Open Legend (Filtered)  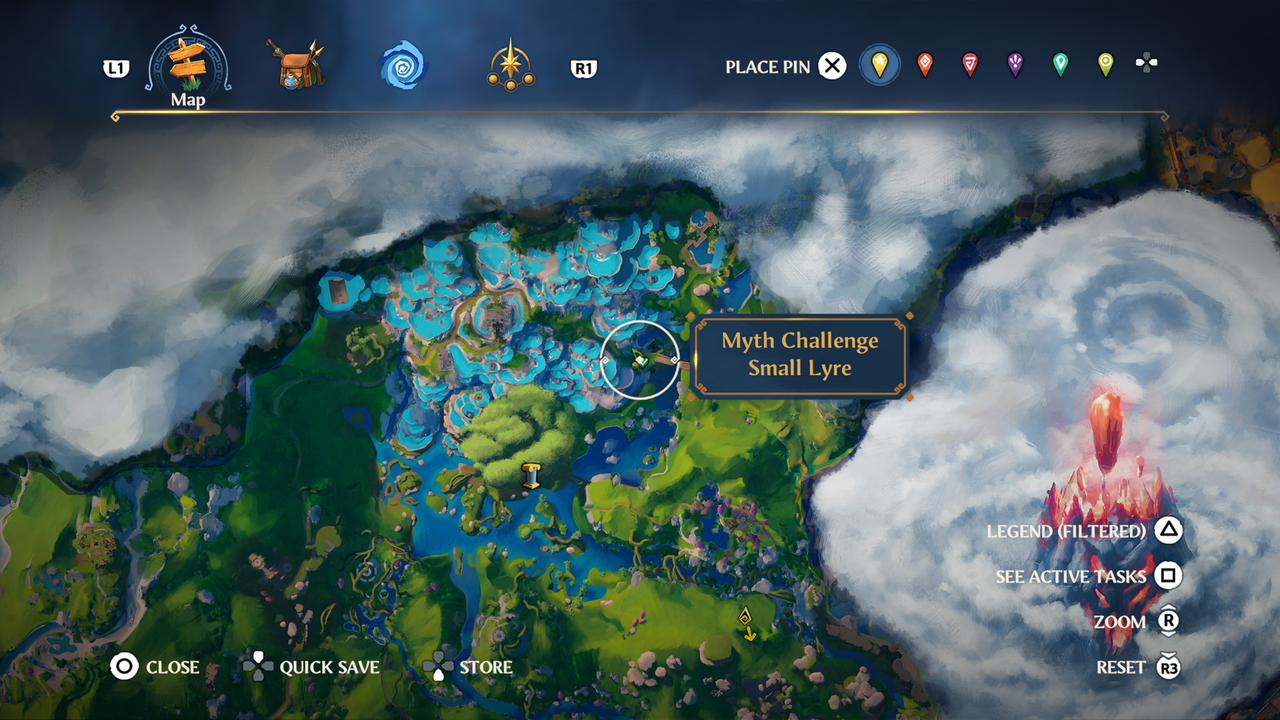[x=1068, y=531]
